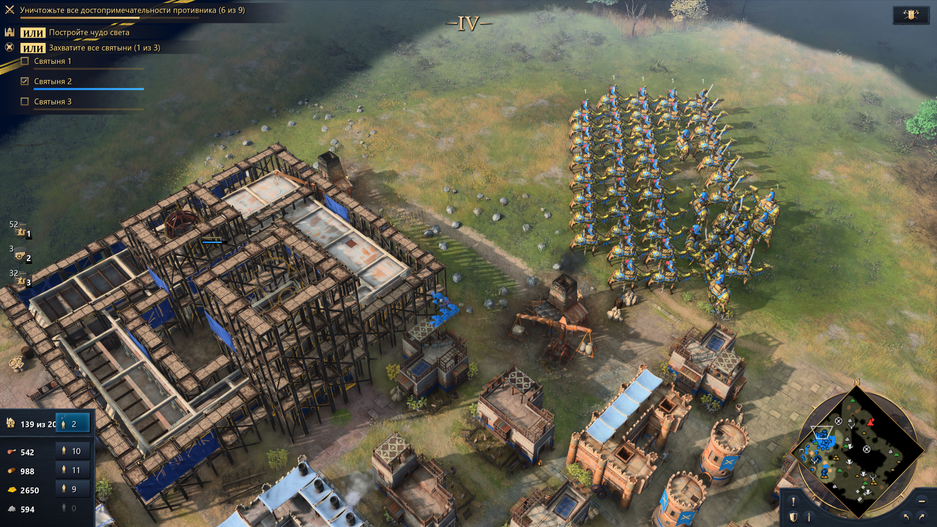The image size is (937, 527).
Task: Click the shield icon below the minimap
Action: (793, 516)
